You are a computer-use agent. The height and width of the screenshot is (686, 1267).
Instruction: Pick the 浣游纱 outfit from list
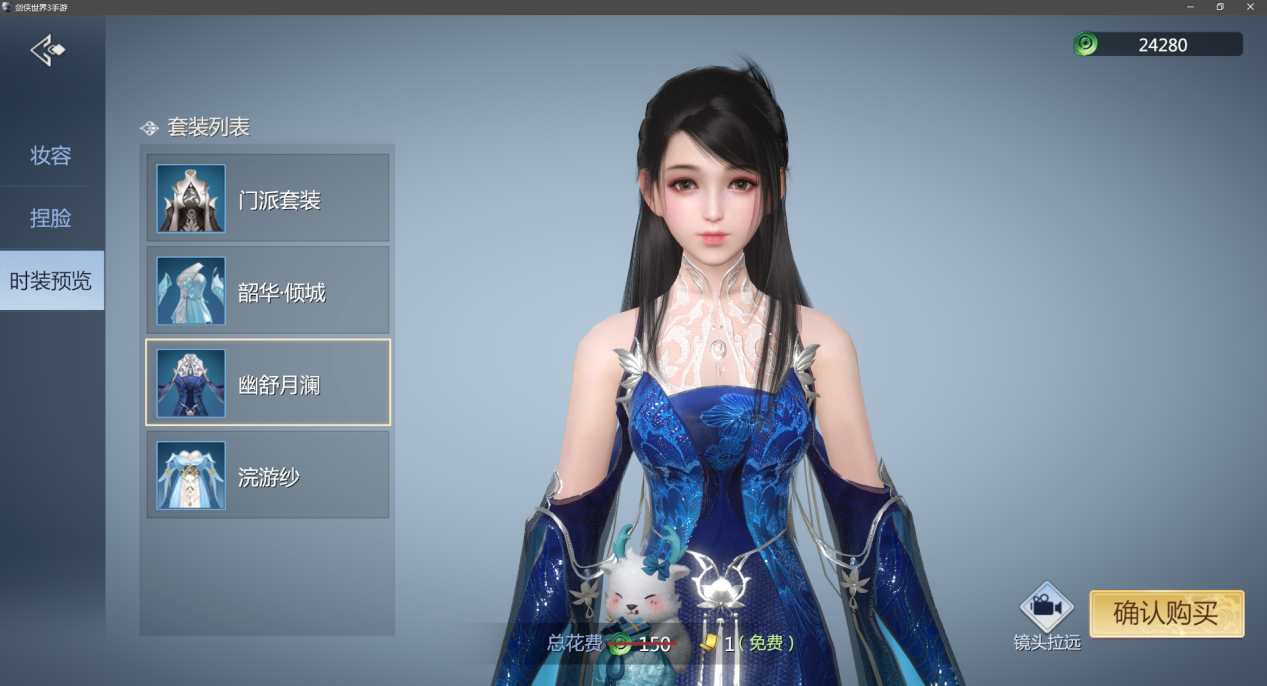pyautogui.click(x=267, y=476)
